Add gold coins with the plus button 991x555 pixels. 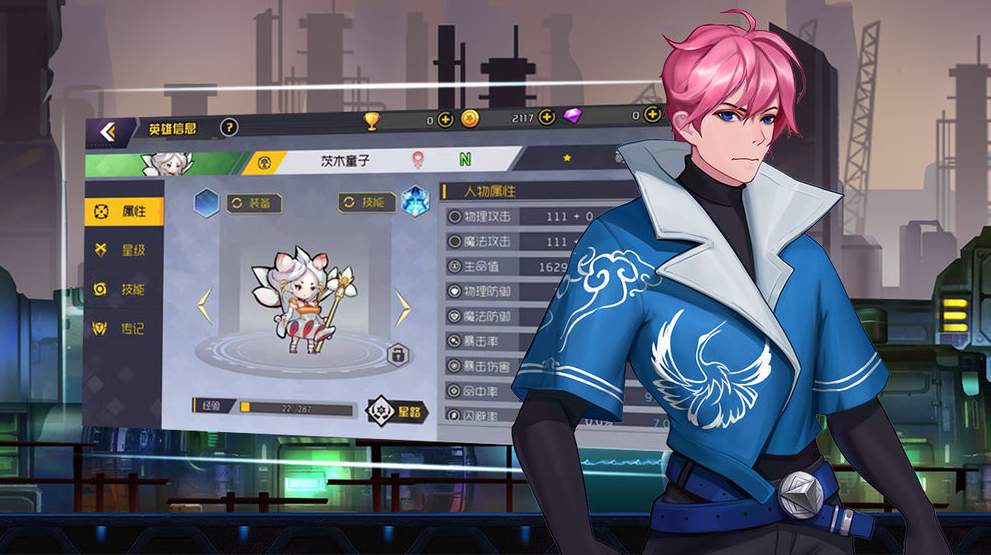[x=546, y=117]
